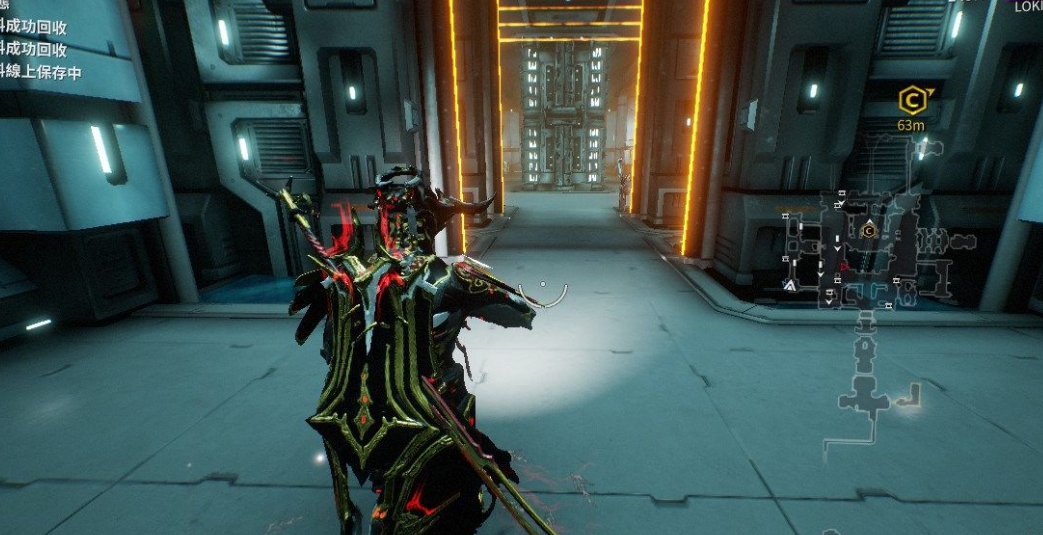The image size is (1043, 535).
Task: Click the red marker on the map
Action: 844,266
